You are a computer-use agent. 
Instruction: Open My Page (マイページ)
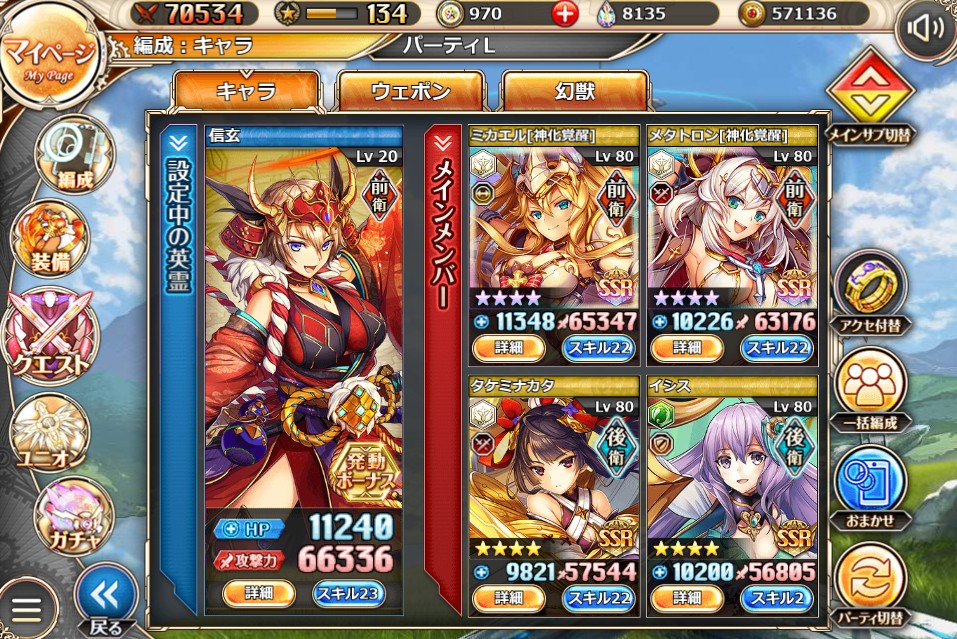pos(50,58)
